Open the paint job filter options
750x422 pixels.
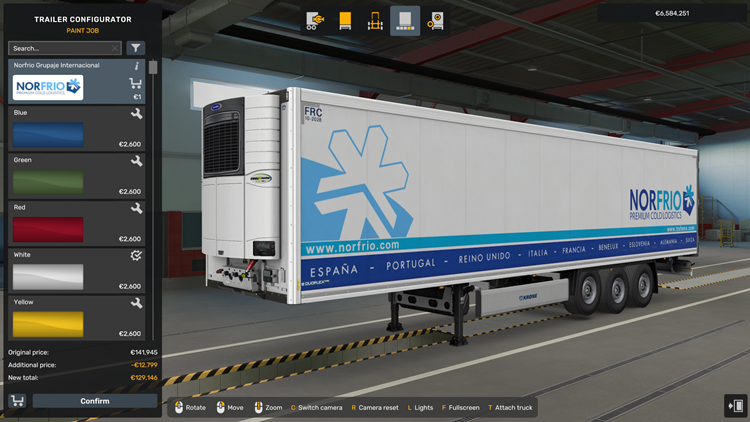pos(136,48)
